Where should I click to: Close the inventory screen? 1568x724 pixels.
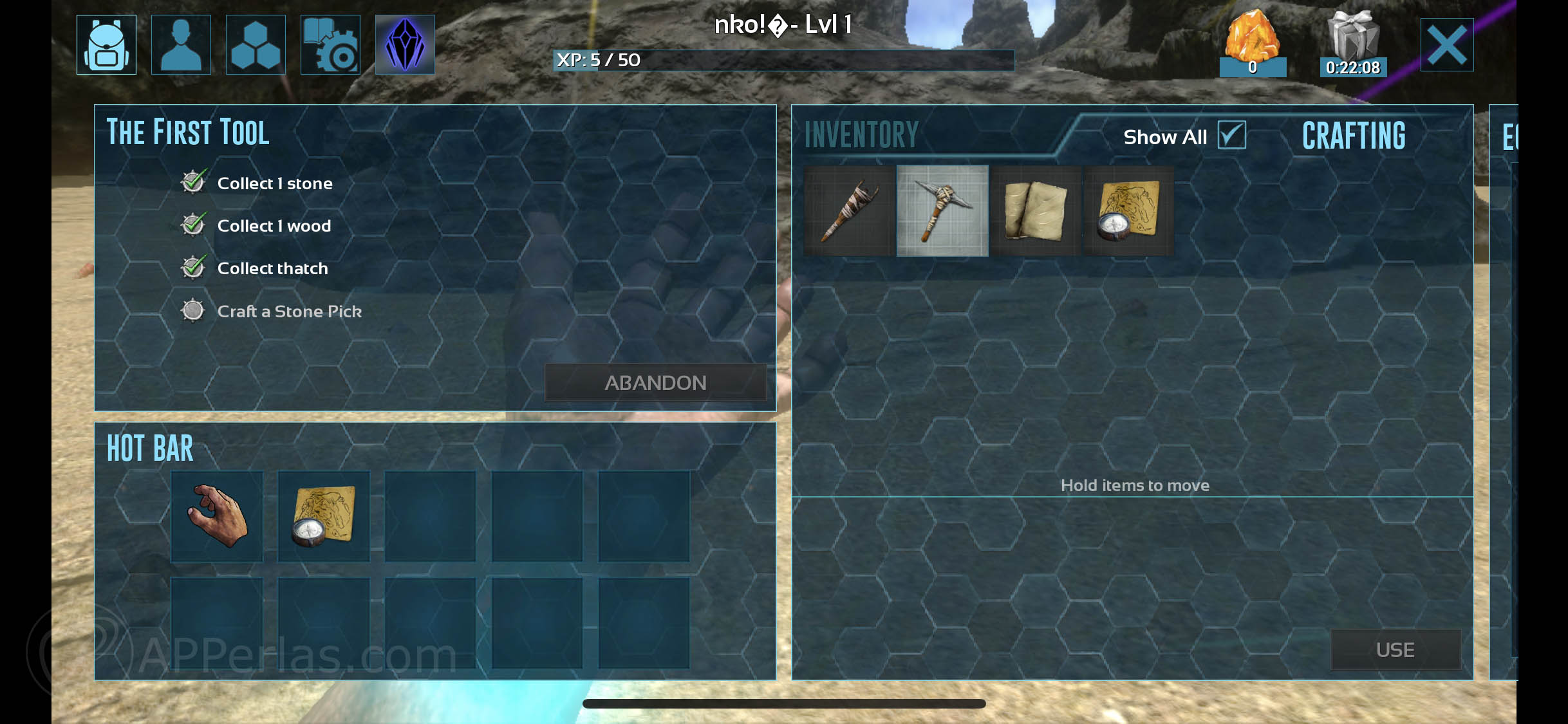tap(1446, 45)
